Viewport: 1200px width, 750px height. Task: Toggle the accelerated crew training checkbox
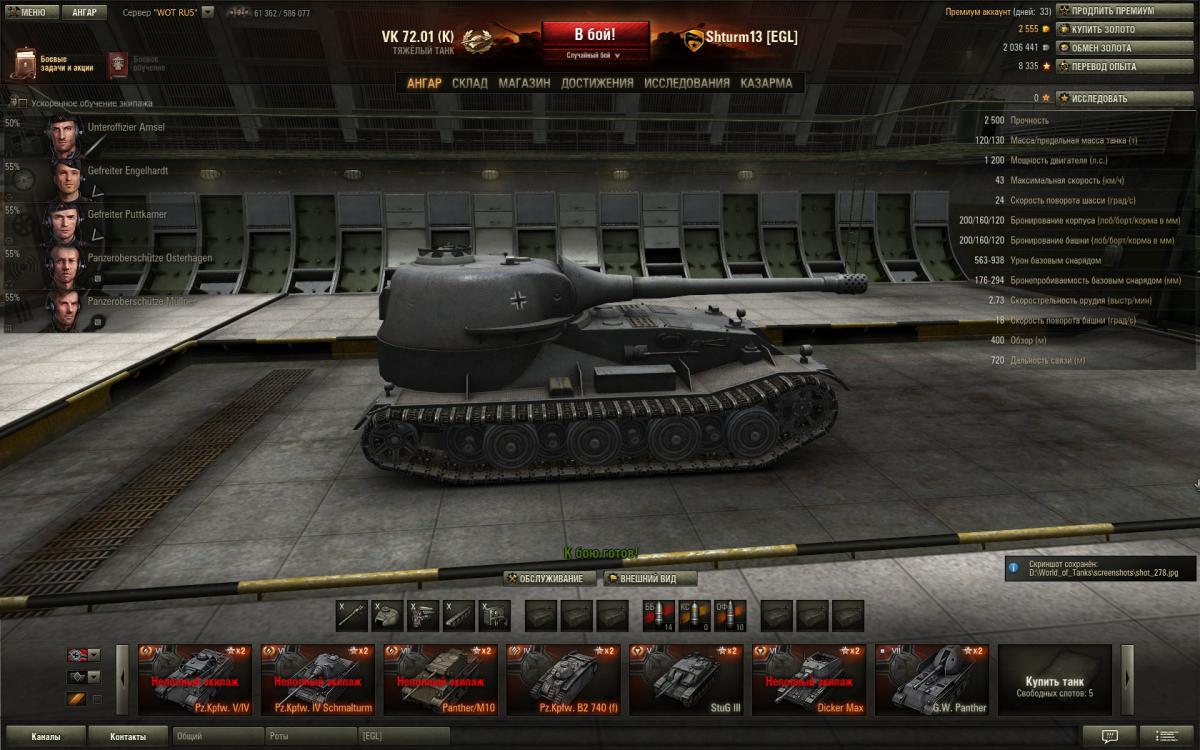22,102
